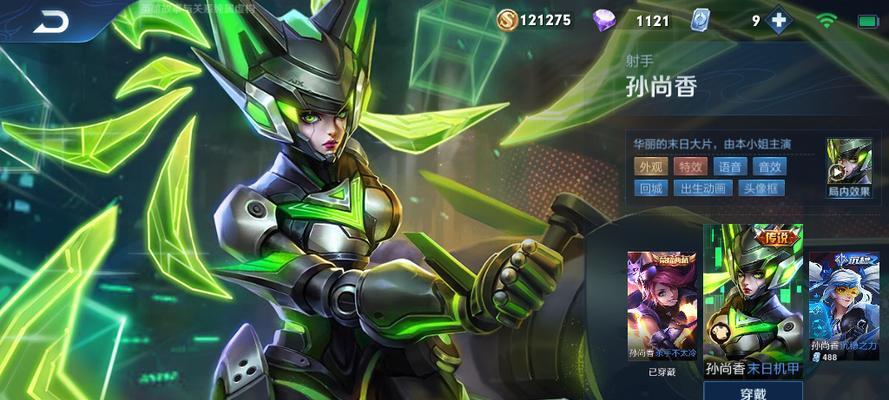The width and height of the screenshot is (889, 400).
Task: Choose the 语音 voice tag
Action: (730, 167)
